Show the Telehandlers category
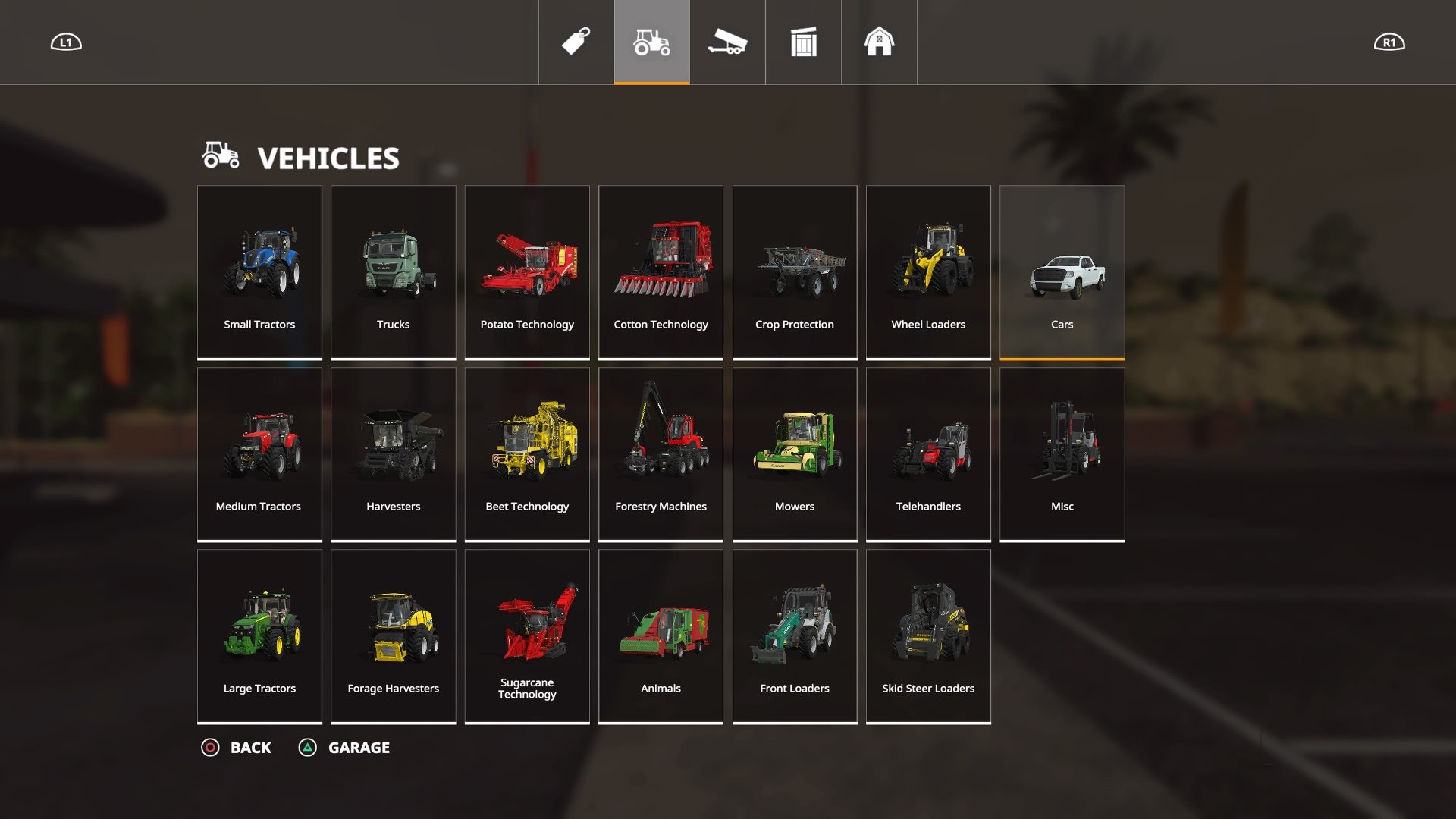 tap(928, 453)
